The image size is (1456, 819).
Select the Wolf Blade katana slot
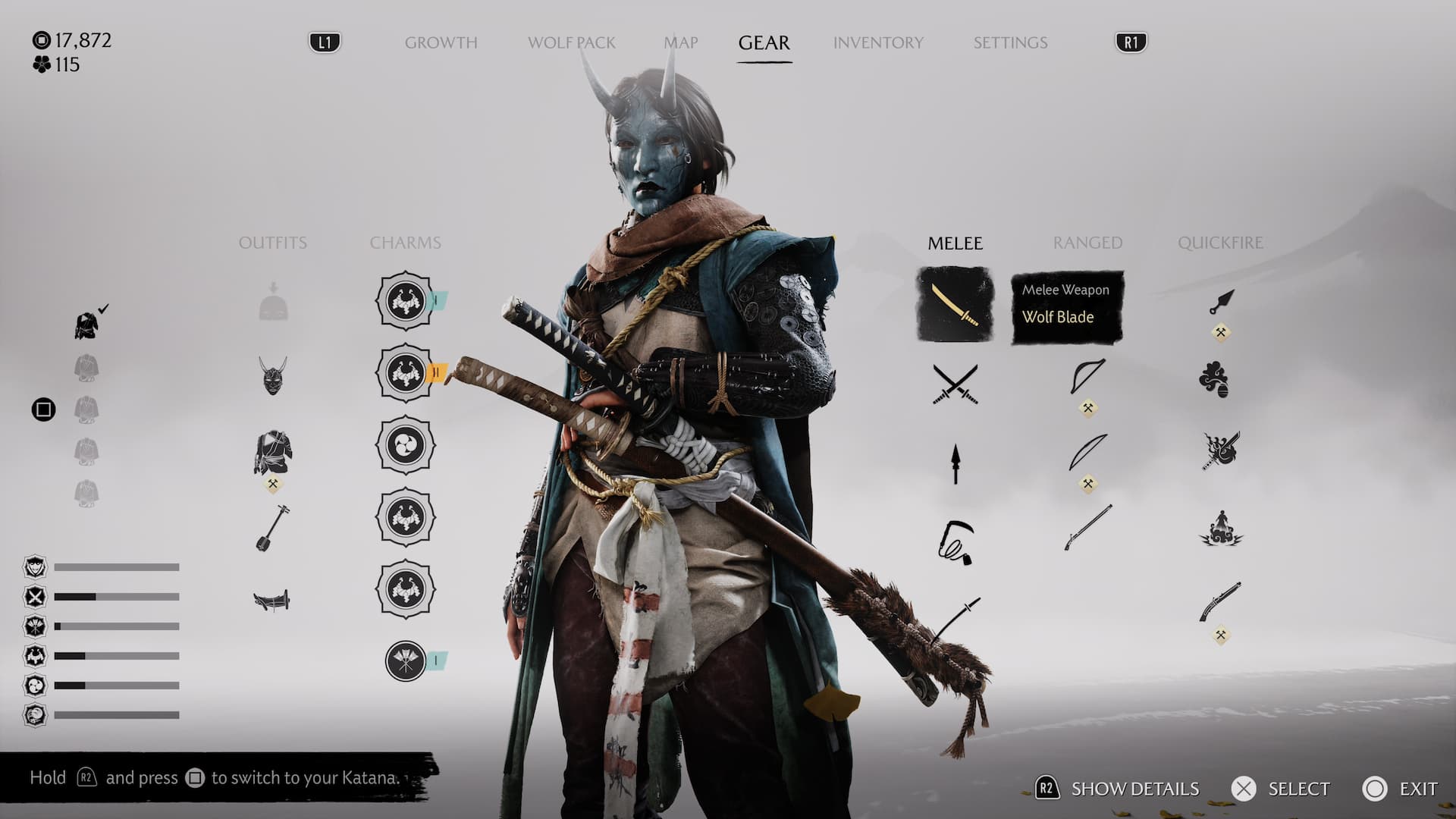tap(955, 304)
